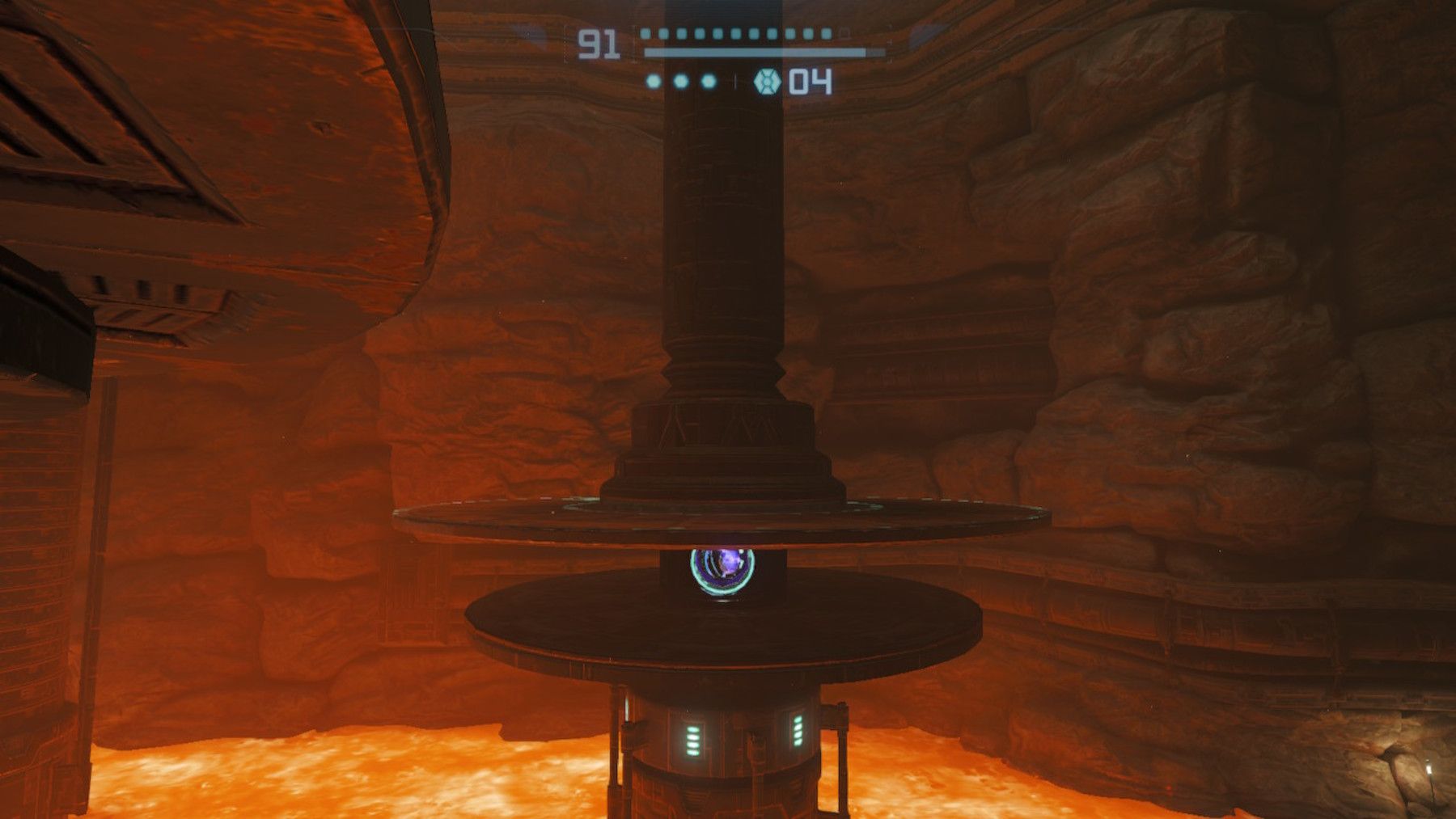The width and height of the screenshot is (1456, 819).
Task: Toggle the dim energy tank slot beside the bright squares
Action: pos(844,34)
